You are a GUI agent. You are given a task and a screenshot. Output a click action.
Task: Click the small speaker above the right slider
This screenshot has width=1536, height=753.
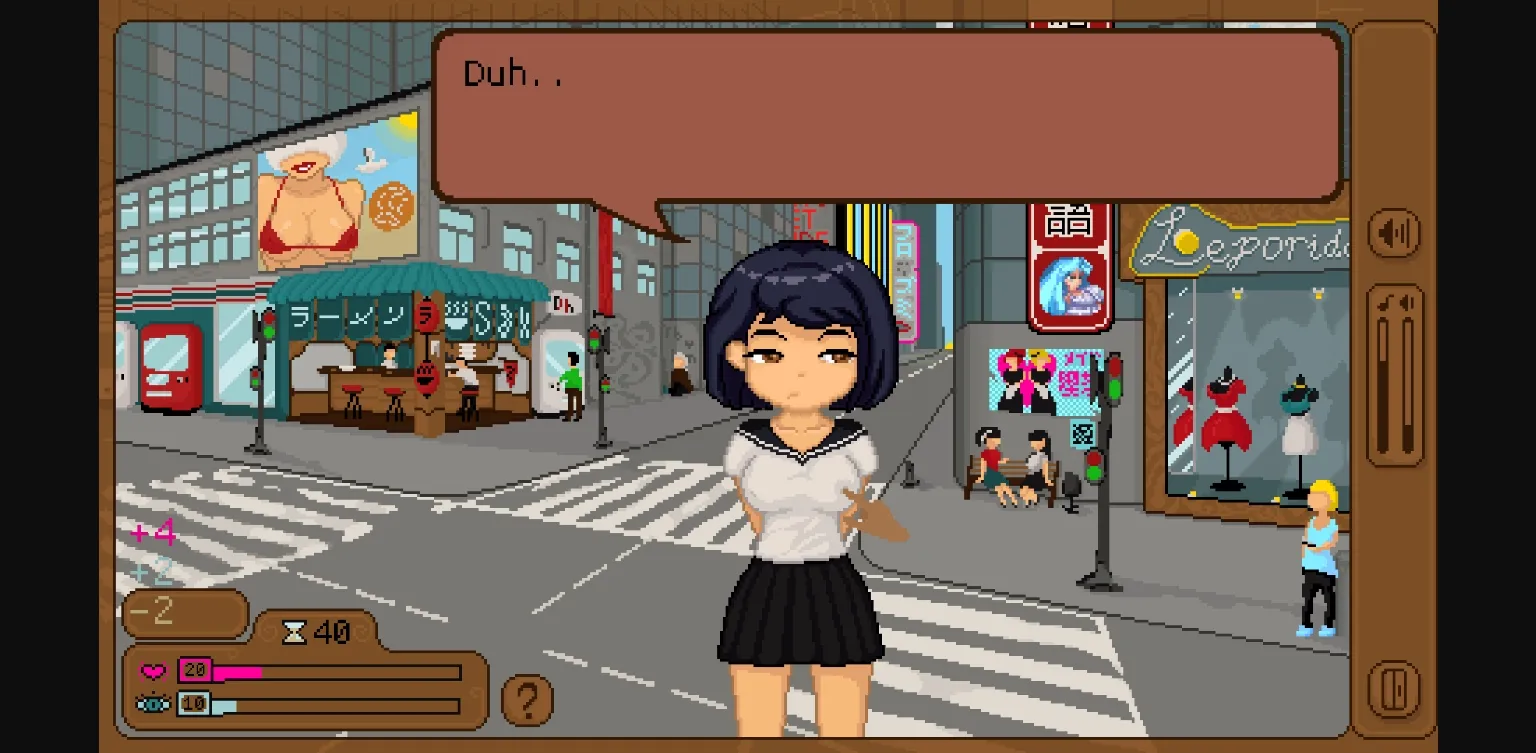(x=1407, y=302)
